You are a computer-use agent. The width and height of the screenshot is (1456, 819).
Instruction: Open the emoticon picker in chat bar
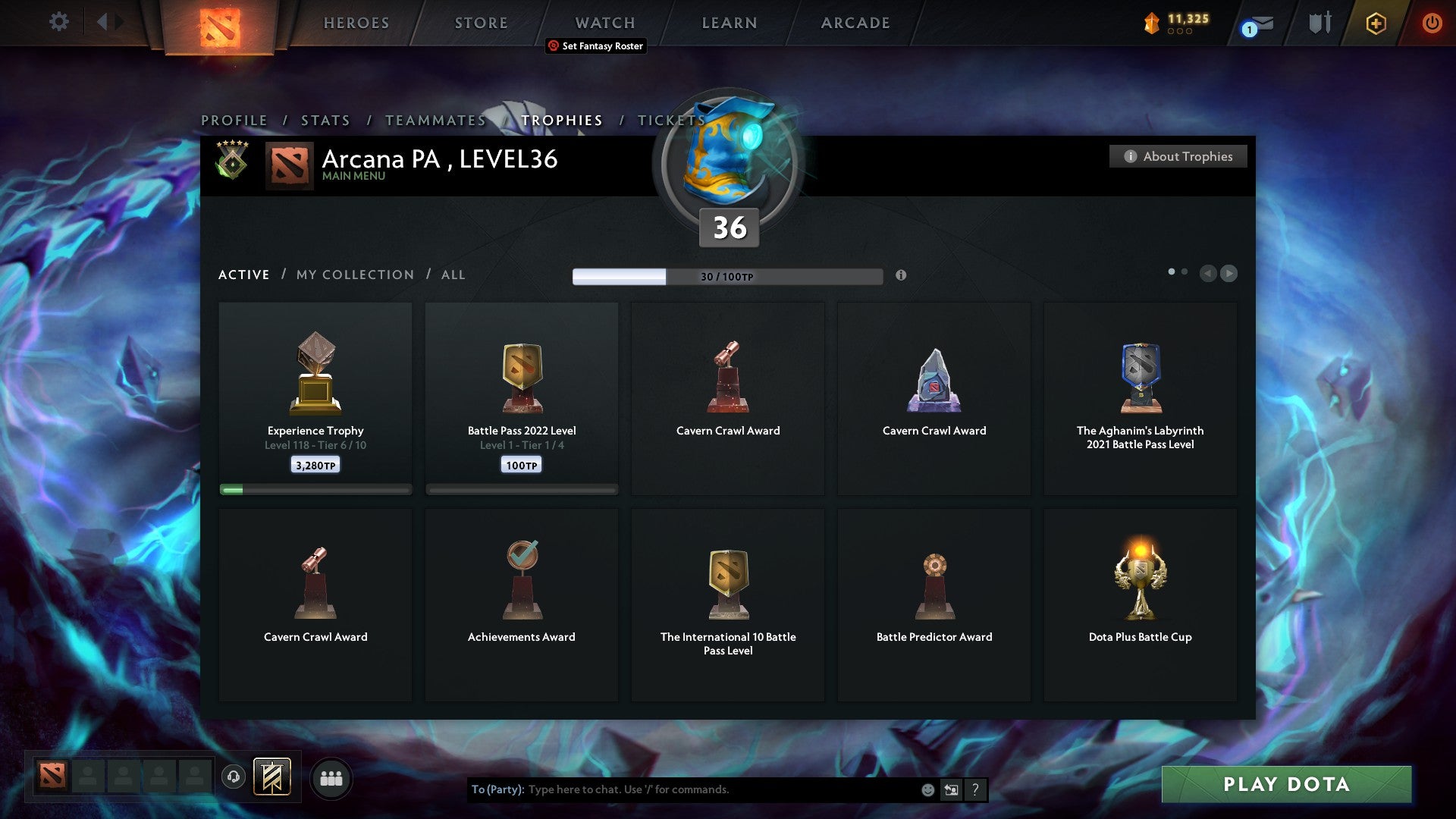pyautogui.click(x=927, y=789)
